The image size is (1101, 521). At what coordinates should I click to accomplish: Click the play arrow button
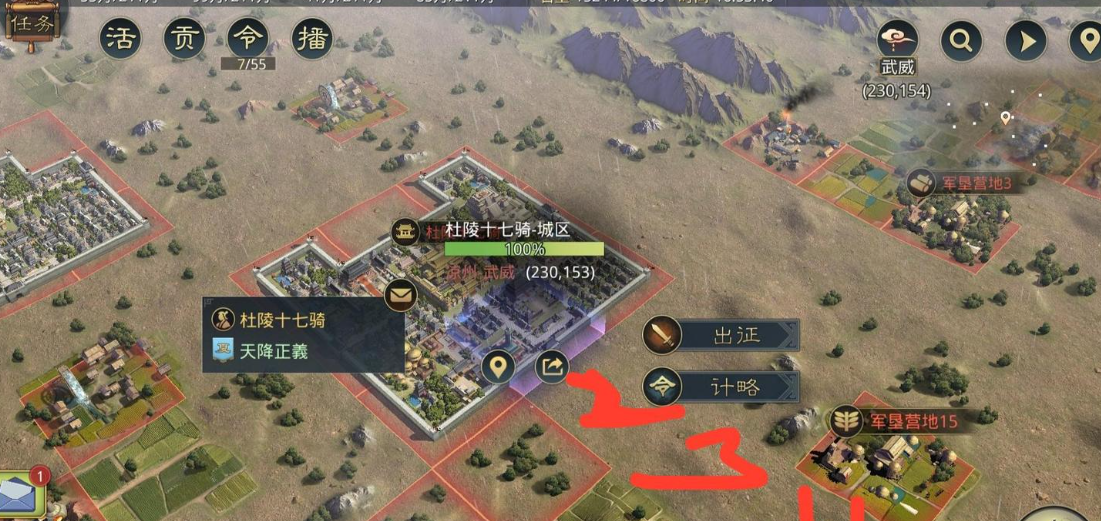[1025, 41]
